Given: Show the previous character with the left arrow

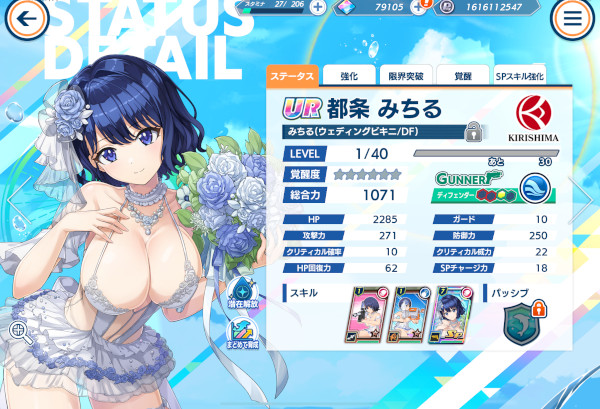Looking at the screenshot, I should point(14,198).
